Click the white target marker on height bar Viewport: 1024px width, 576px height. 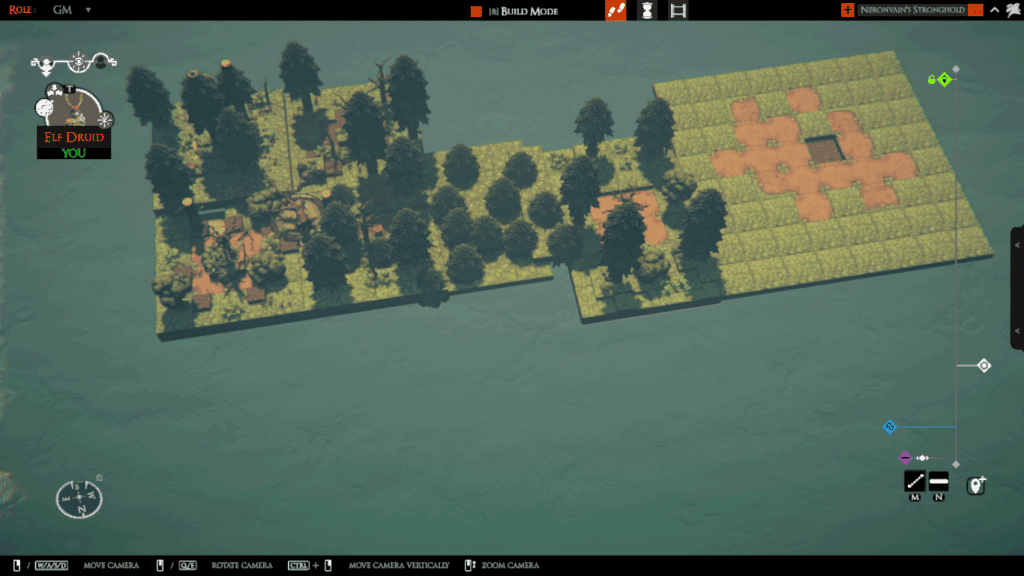(983, 366)
